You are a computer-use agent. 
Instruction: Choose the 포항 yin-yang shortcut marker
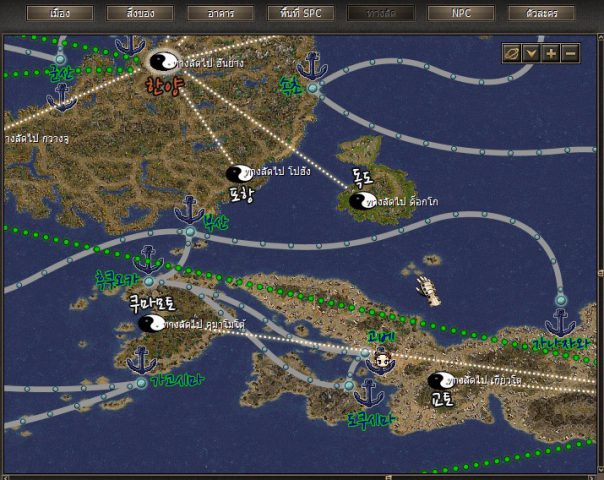coord(238,174)
